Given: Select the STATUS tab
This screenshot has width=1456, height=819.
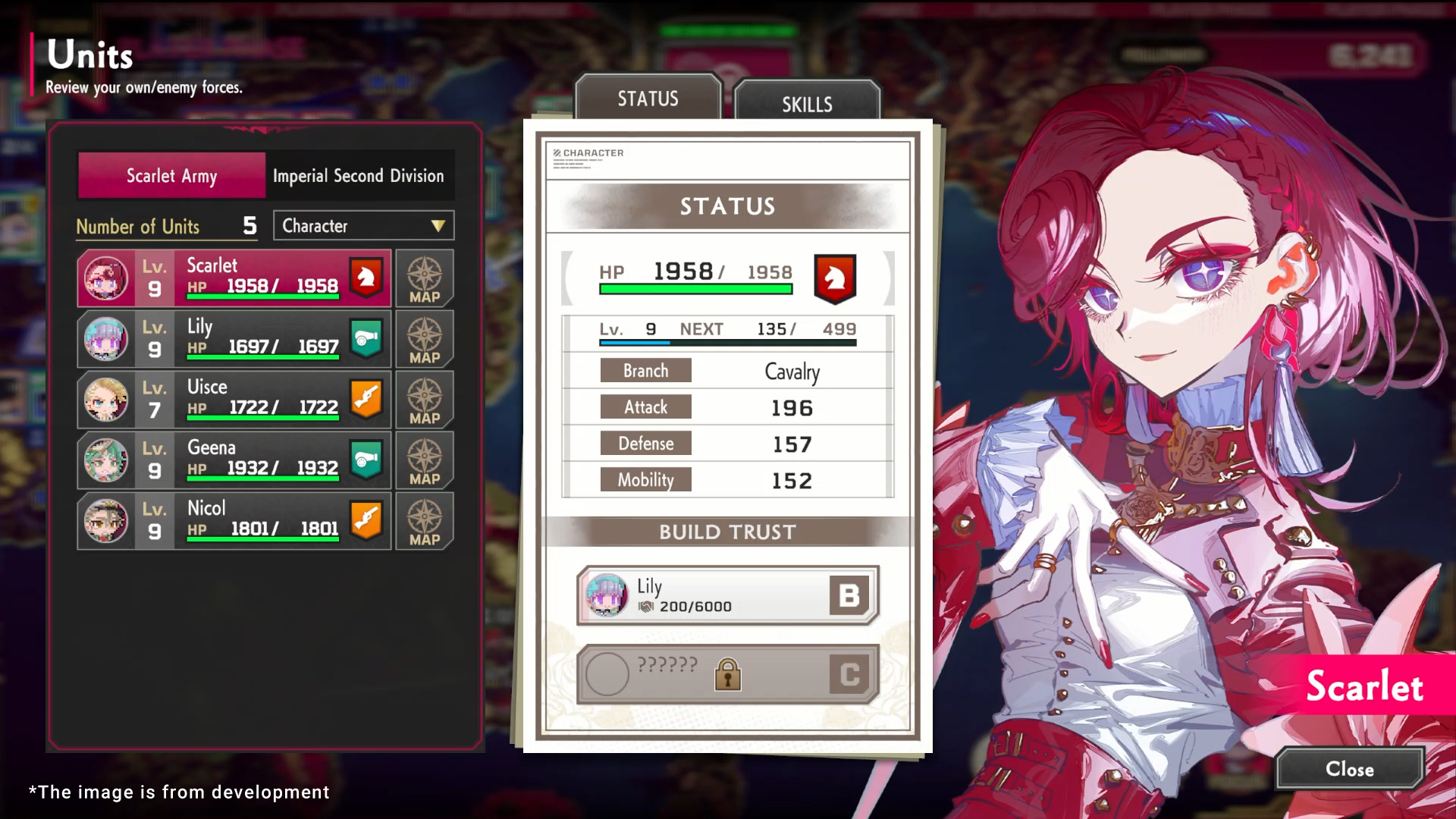Looking at the screenshot, I should coord(648,98).
